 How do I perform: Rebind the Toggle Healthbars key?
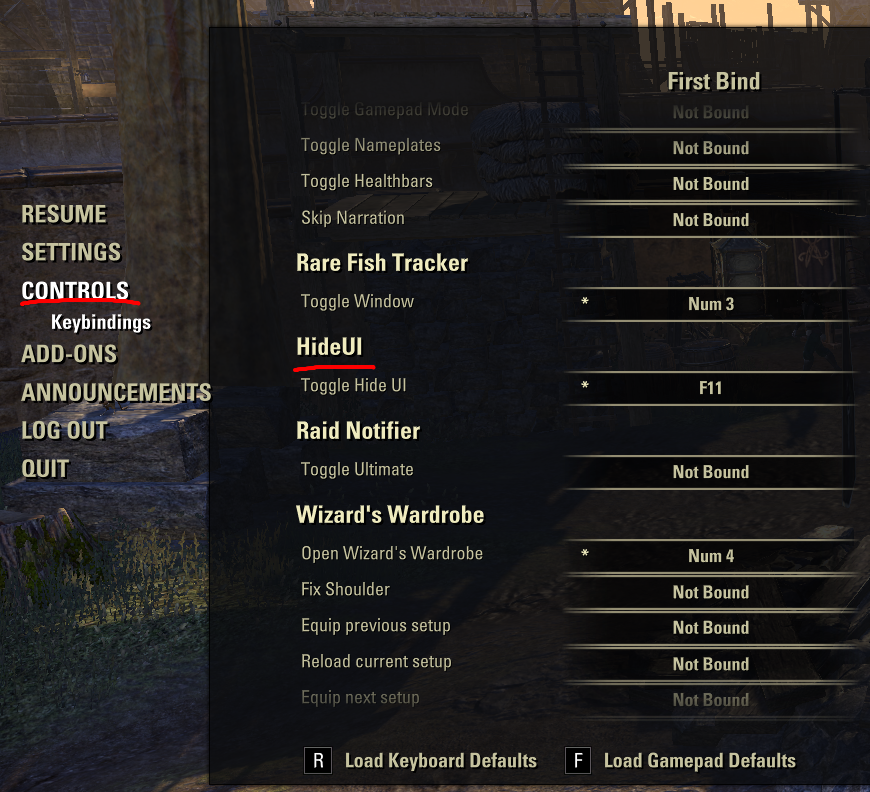click(x=711, y=184)
